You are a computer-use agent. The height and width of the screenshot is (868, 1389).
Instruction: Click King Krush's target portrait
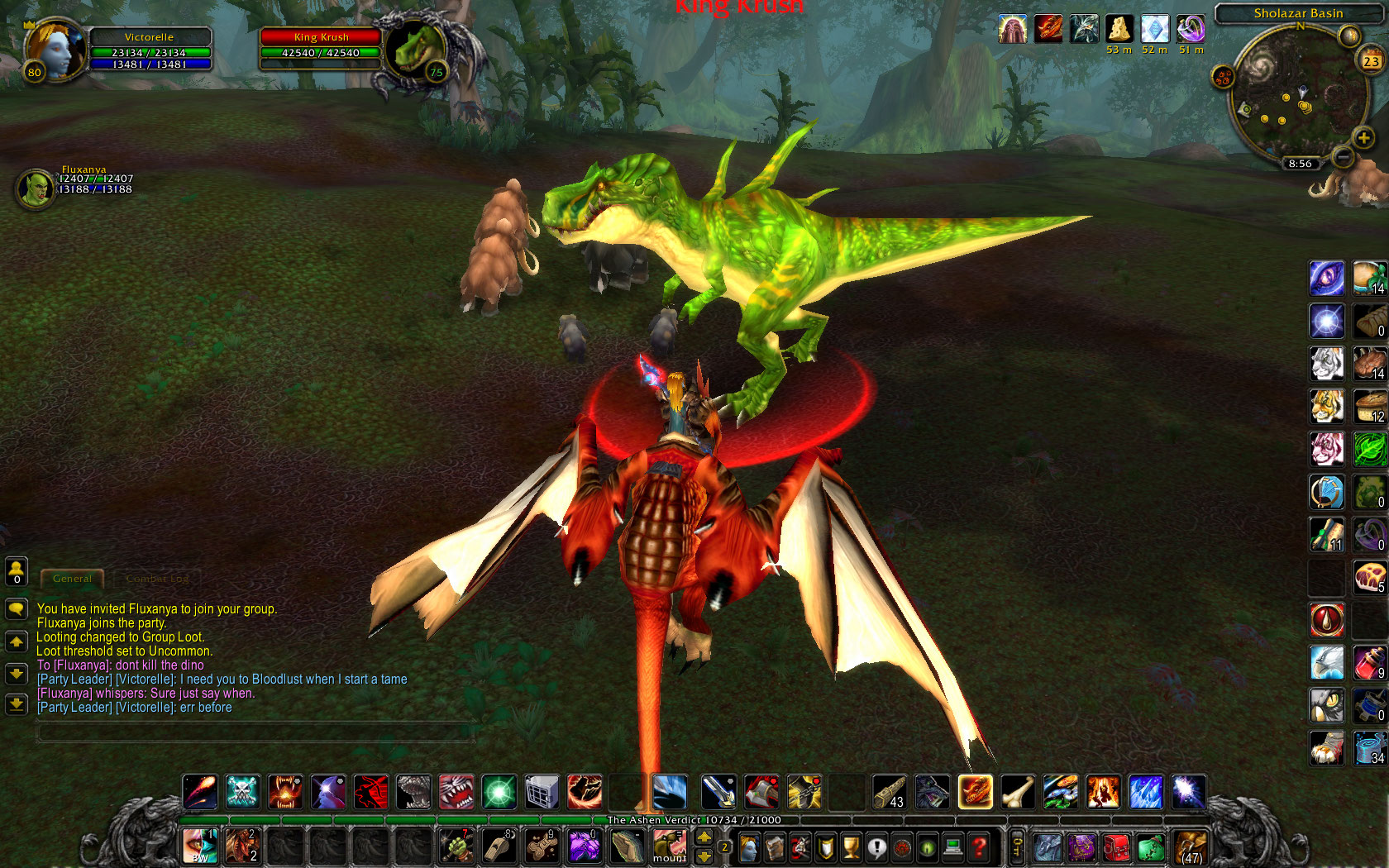(x=418, y=50)
